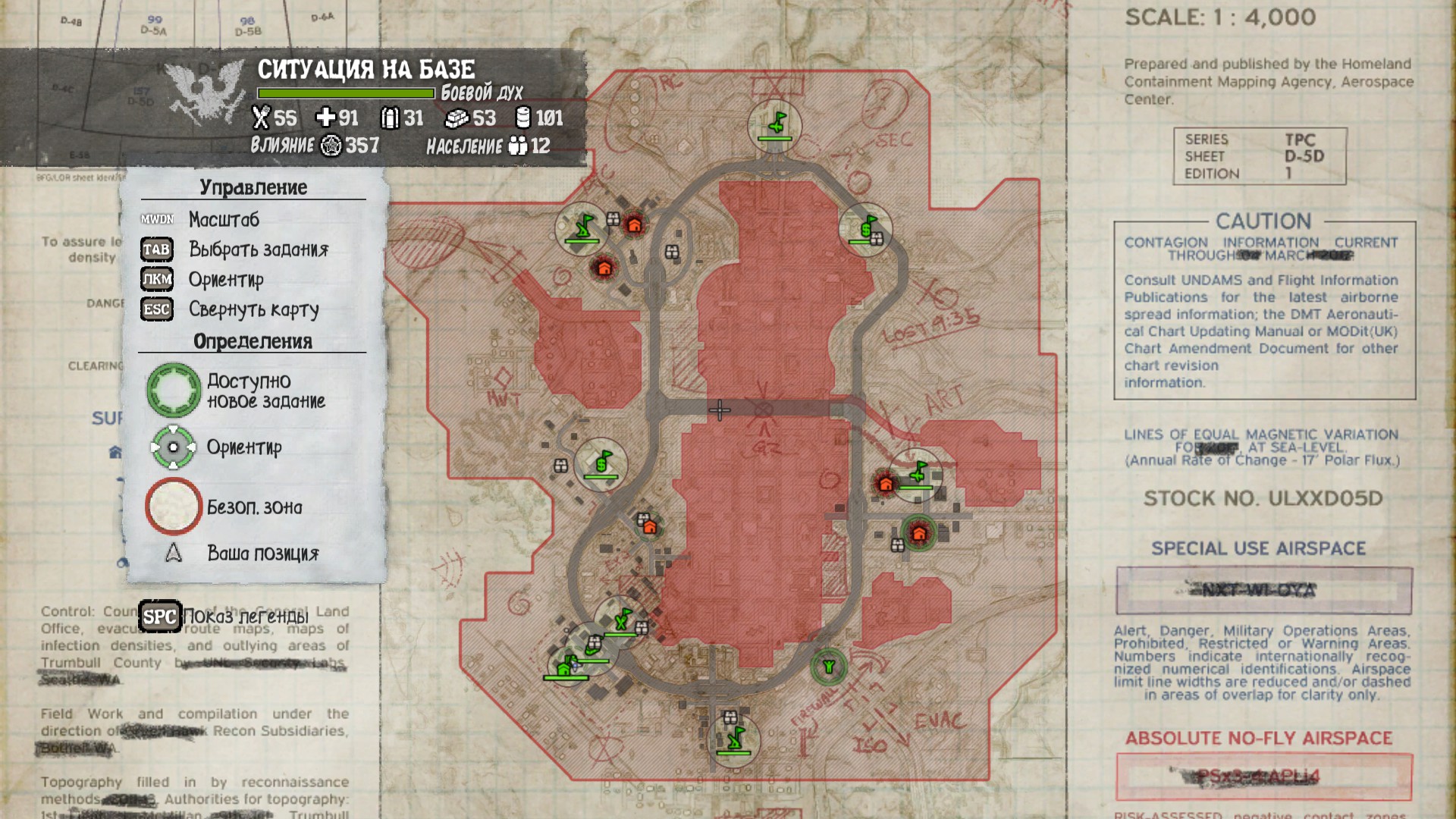Click the crosshair cursor at the map center
The image size is (1456, 819).
pyautogui.click(x=719, y=409)
